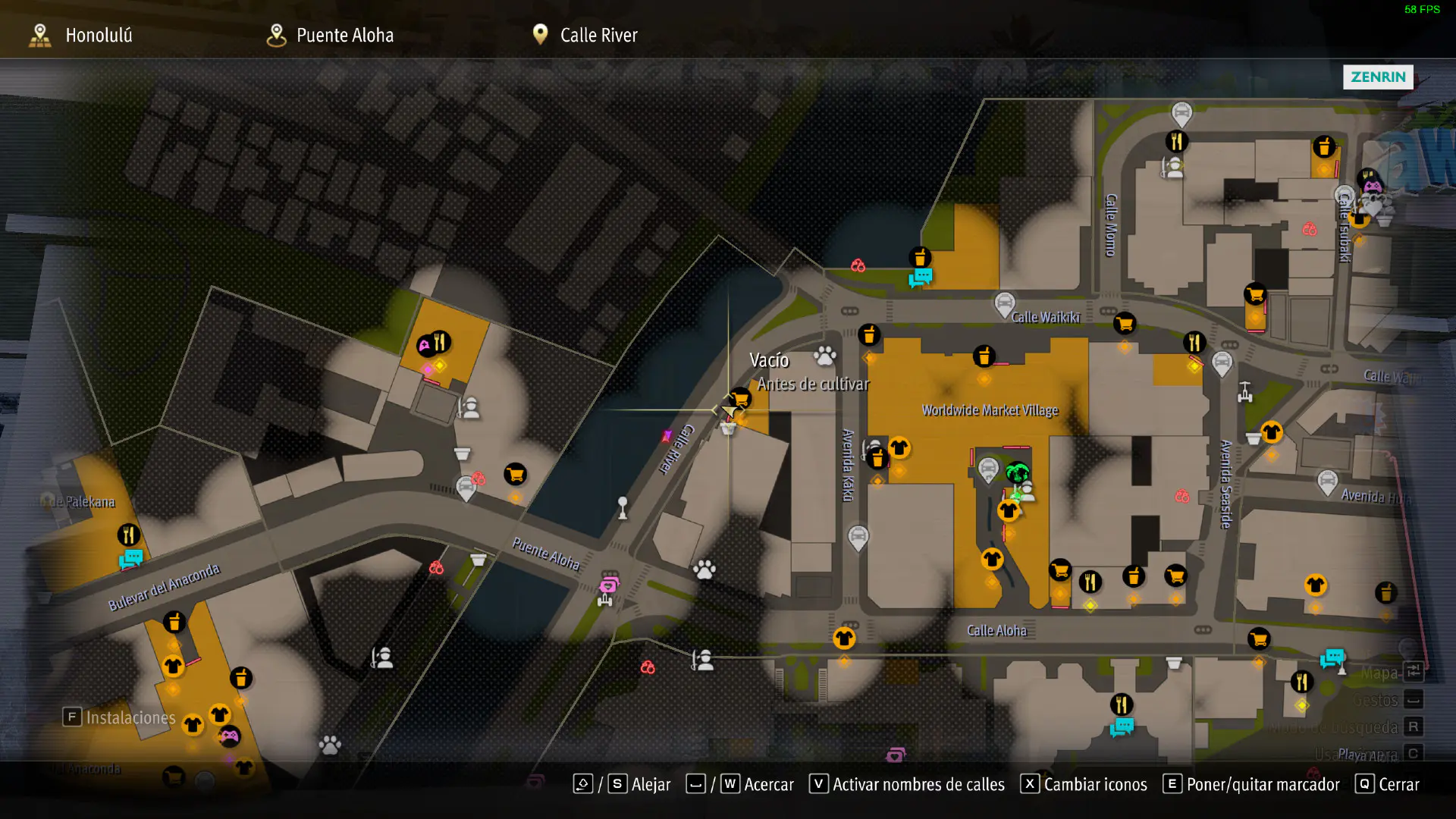Select the green marker in Worldwide Market Village

tap(1017, 473)
